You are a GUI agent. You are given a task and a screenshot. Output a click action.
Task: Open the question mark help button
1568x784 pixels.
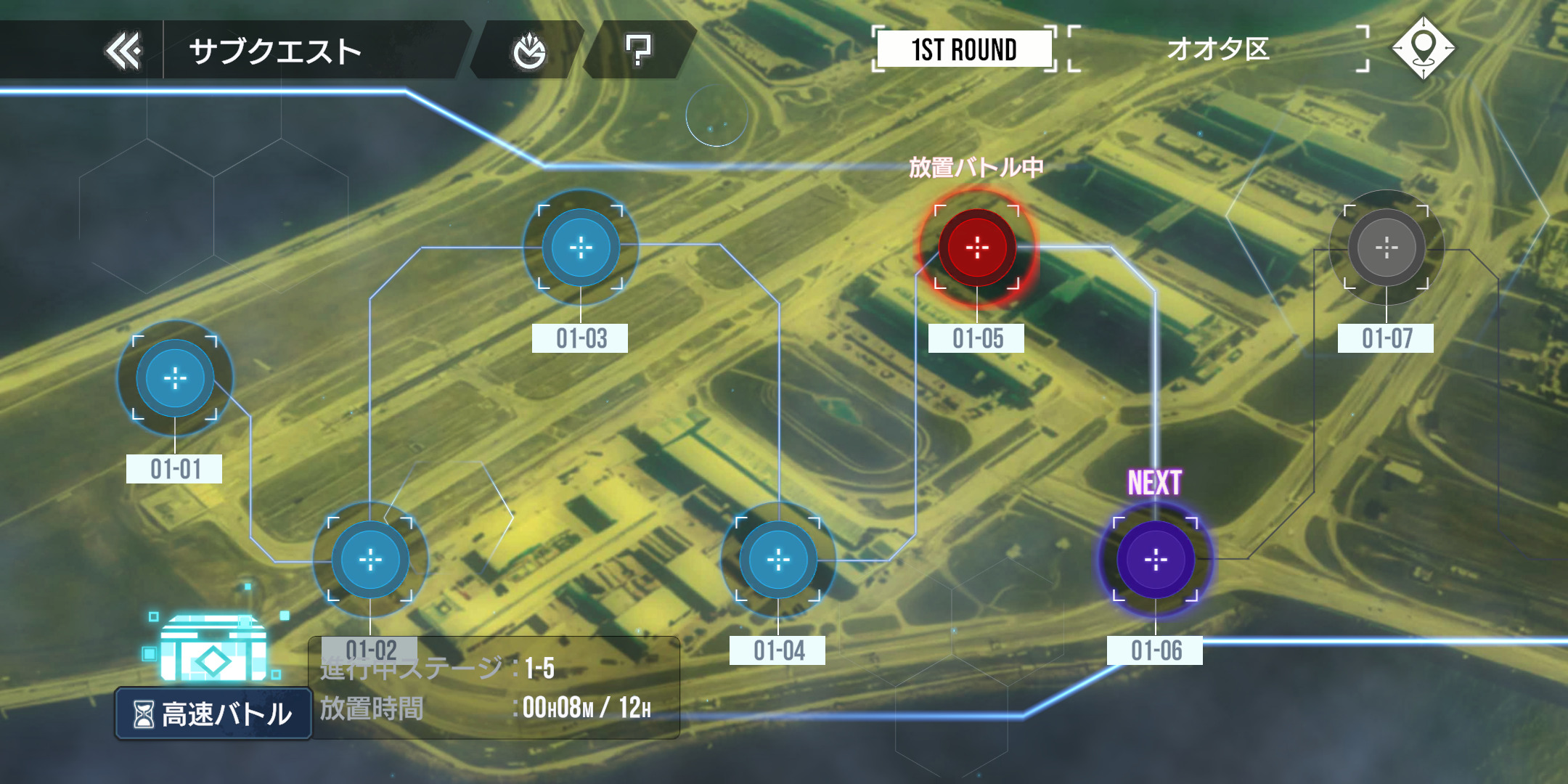click(x=638, y=51)
